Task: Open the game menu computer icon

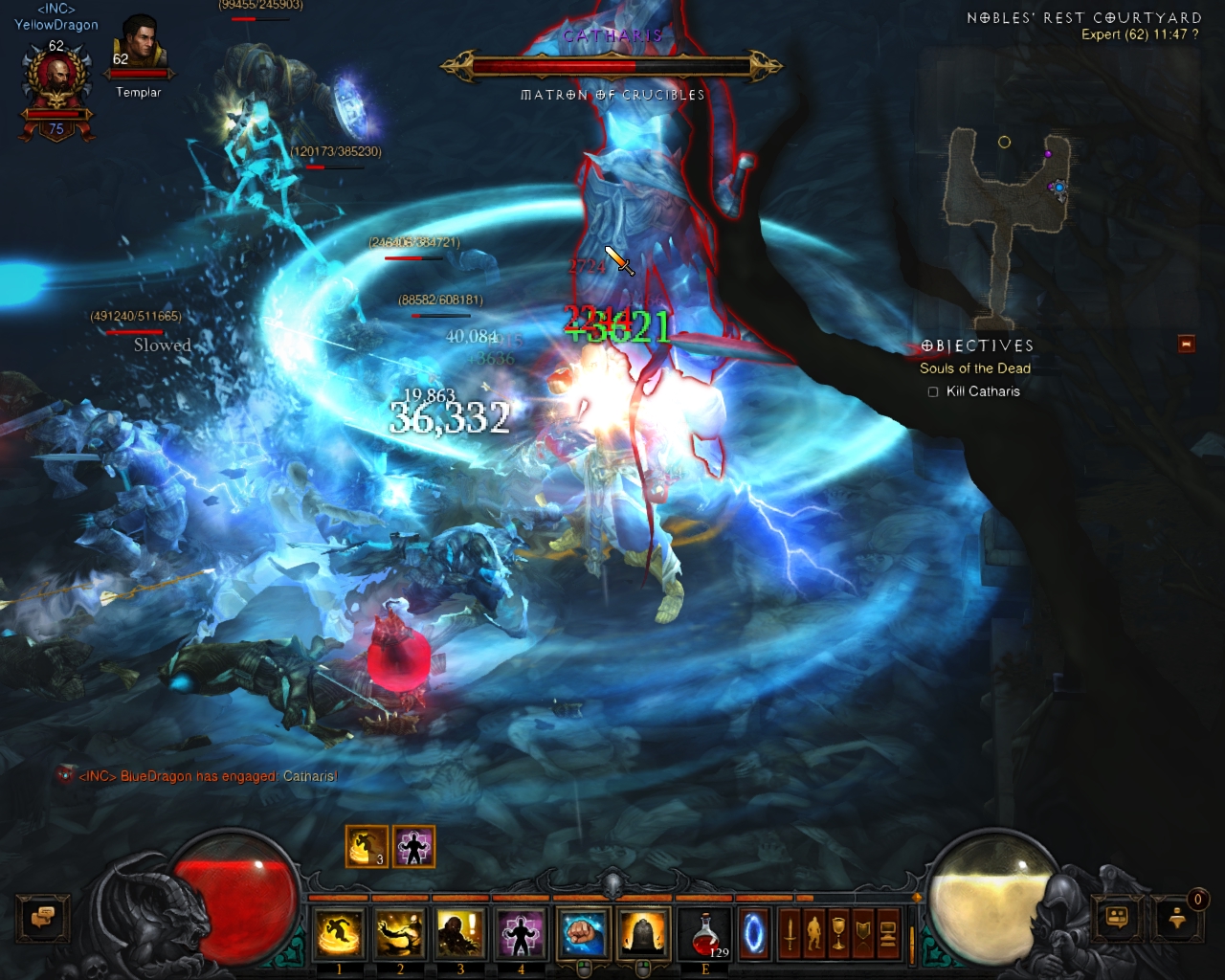Action: coord(887,933)
